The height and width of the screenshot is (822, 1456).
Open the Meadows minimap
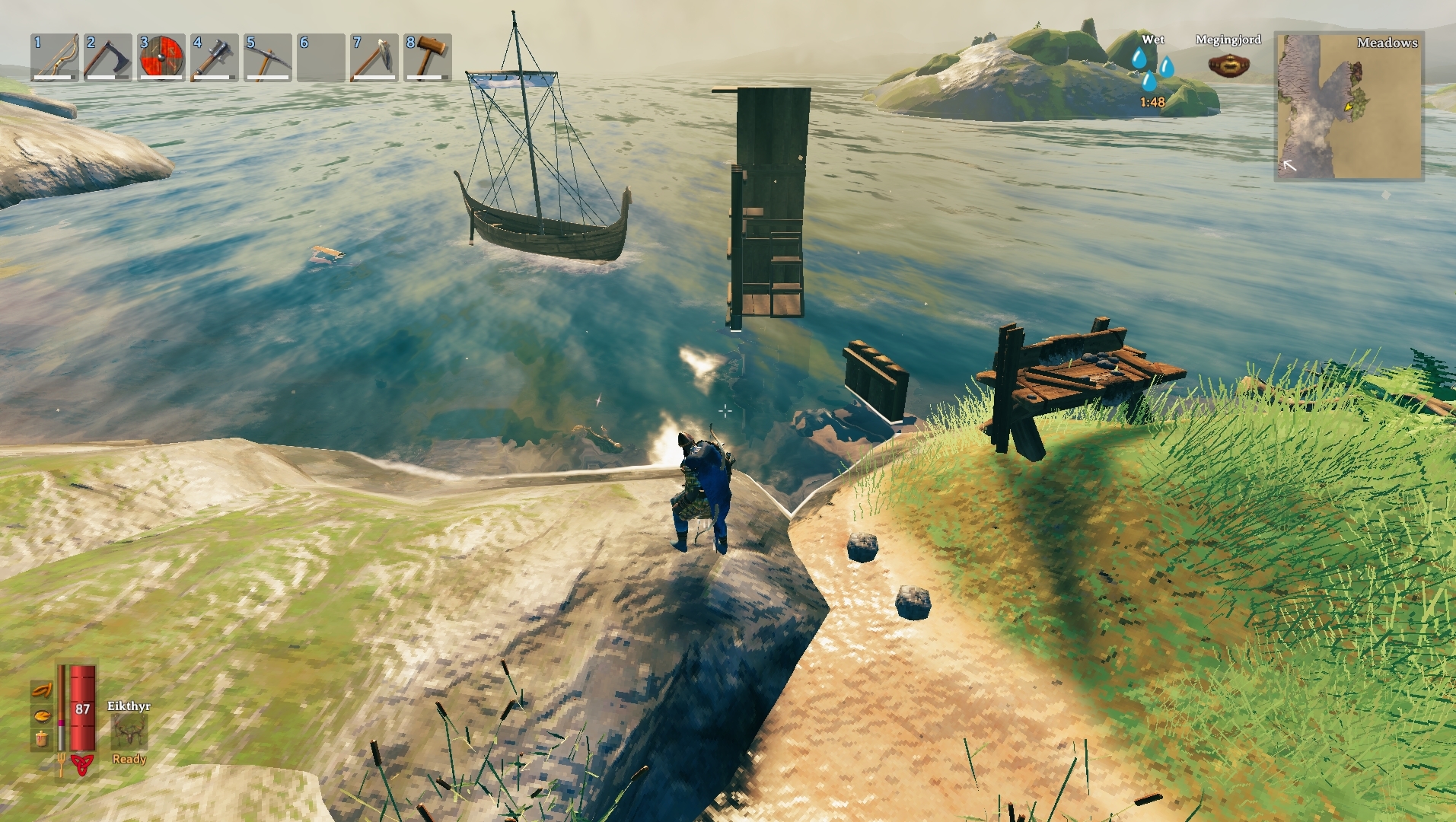[1348, 106]
